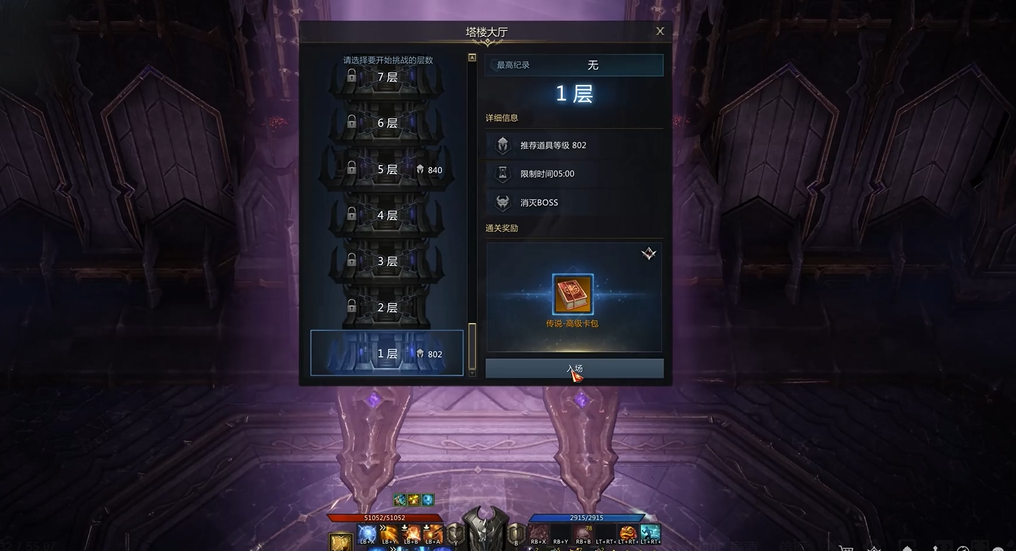The height and width of the screenshot is (551, 1016).
Task: Choose the locked 3层 floor
Action: pyautogui.click(x=387, y=261)
